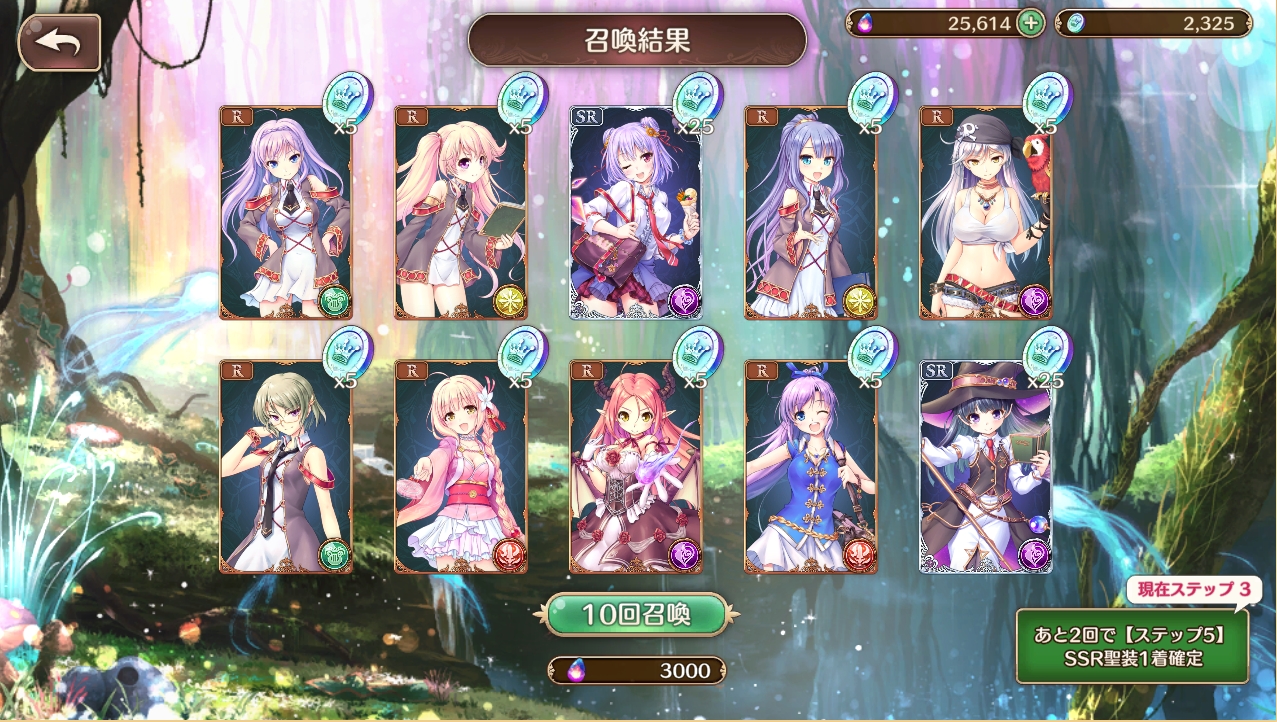Open the green-haired girl with glasses card

click(x=286, y=467)
